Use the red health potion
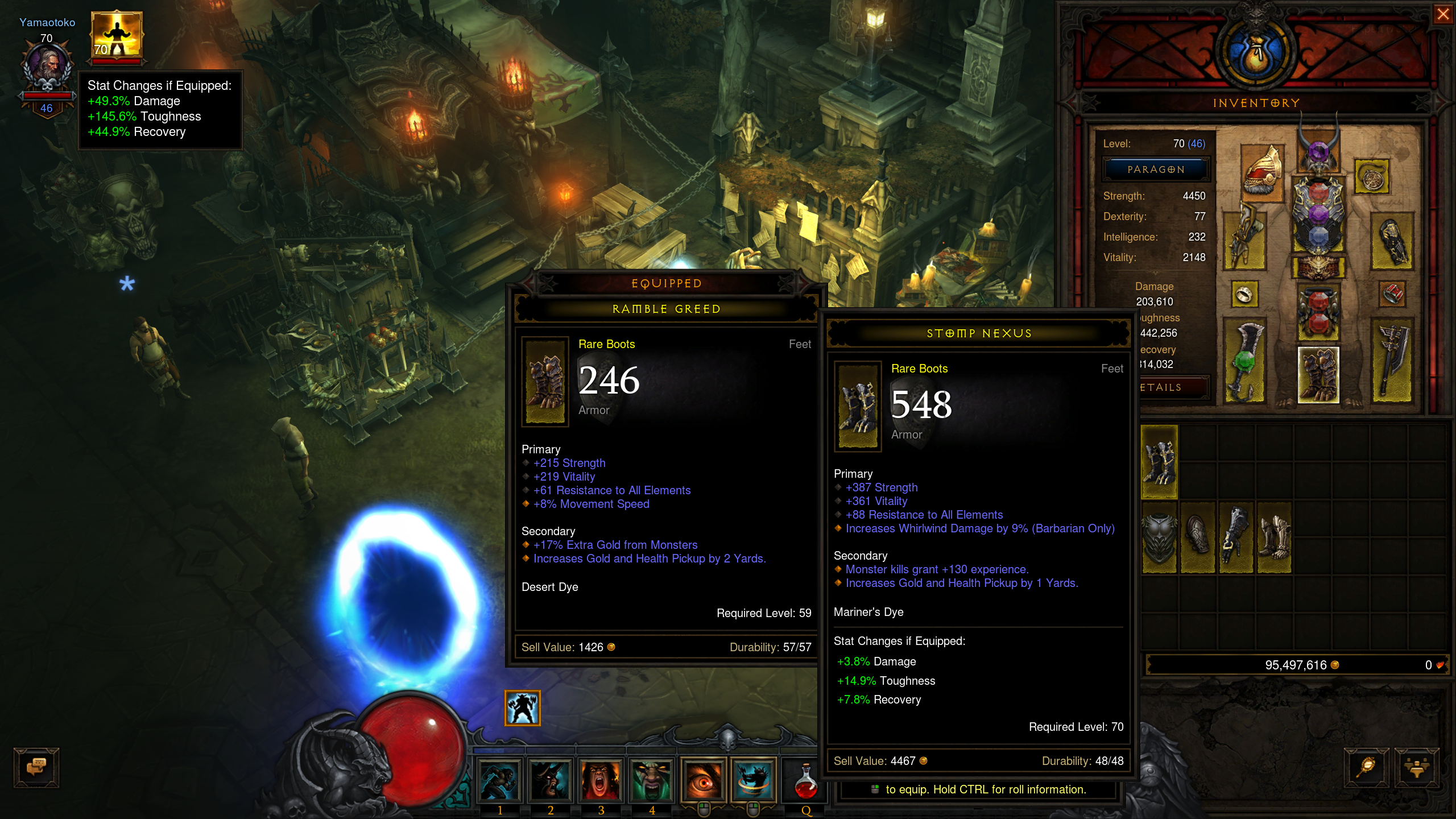1456x819 pixels. coord(805,781)
